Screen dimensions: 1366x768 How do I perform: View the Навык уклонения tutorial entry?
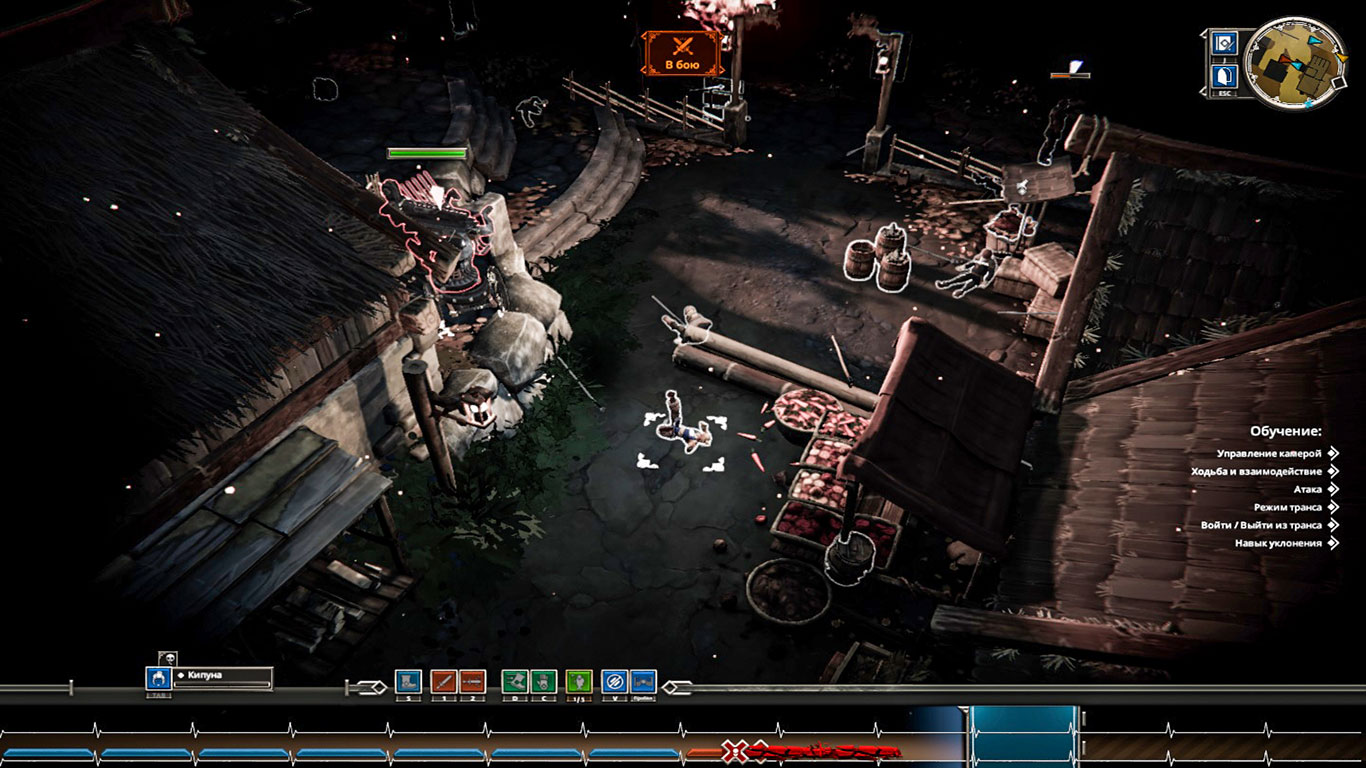(x=1280, y=544)
